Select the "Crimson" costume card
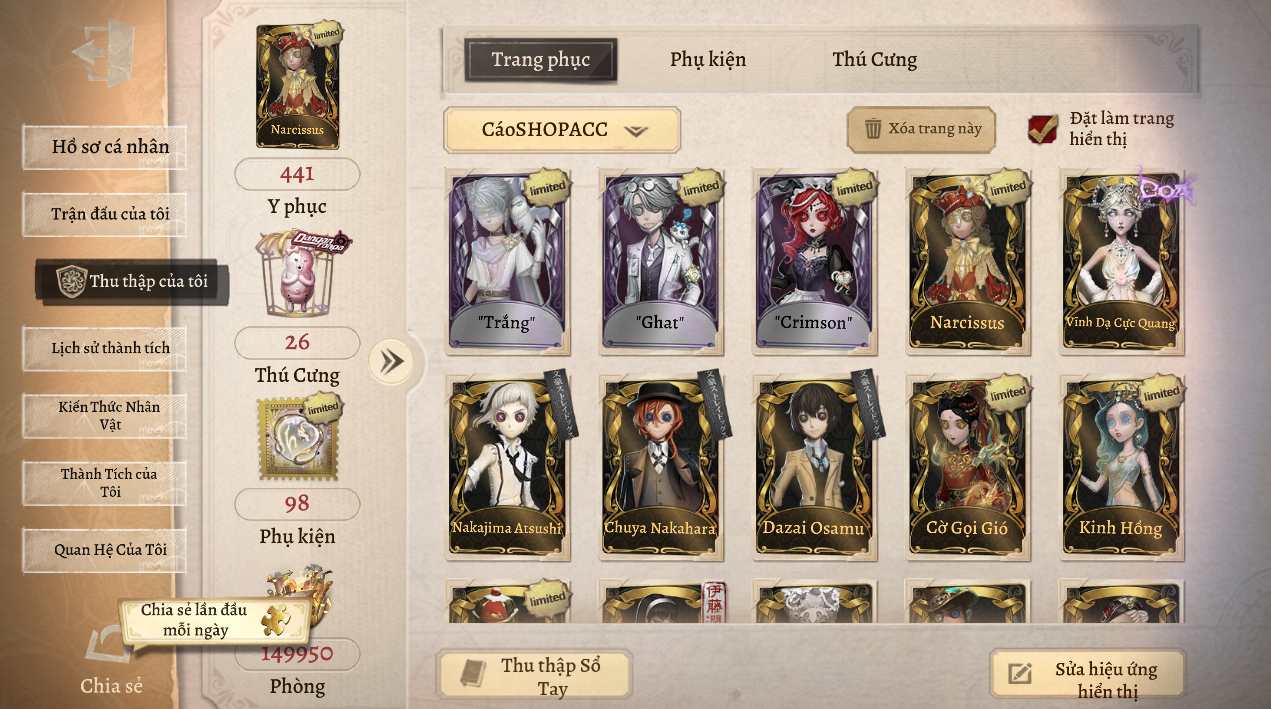The height and width of the screenshot is (709, 1271). [x=815, y=262]
